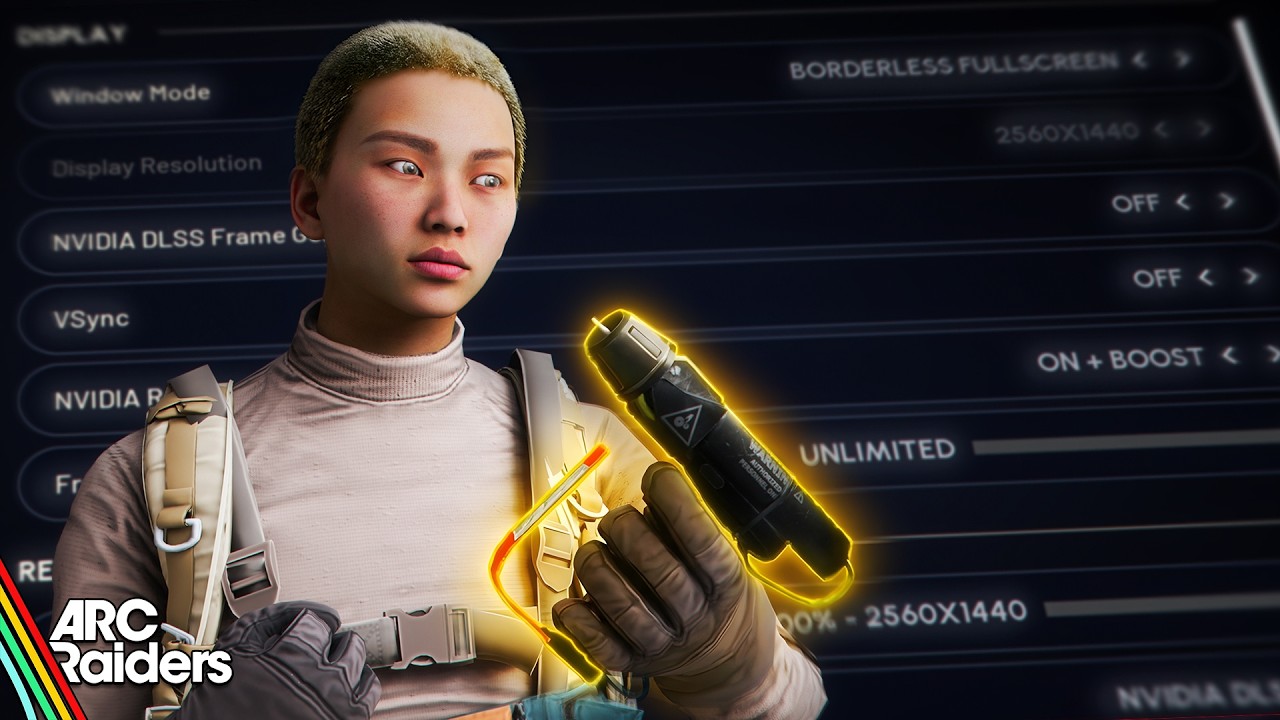Select the VSync setting label
1280x720 pixels.
click(x=90, y=319)
